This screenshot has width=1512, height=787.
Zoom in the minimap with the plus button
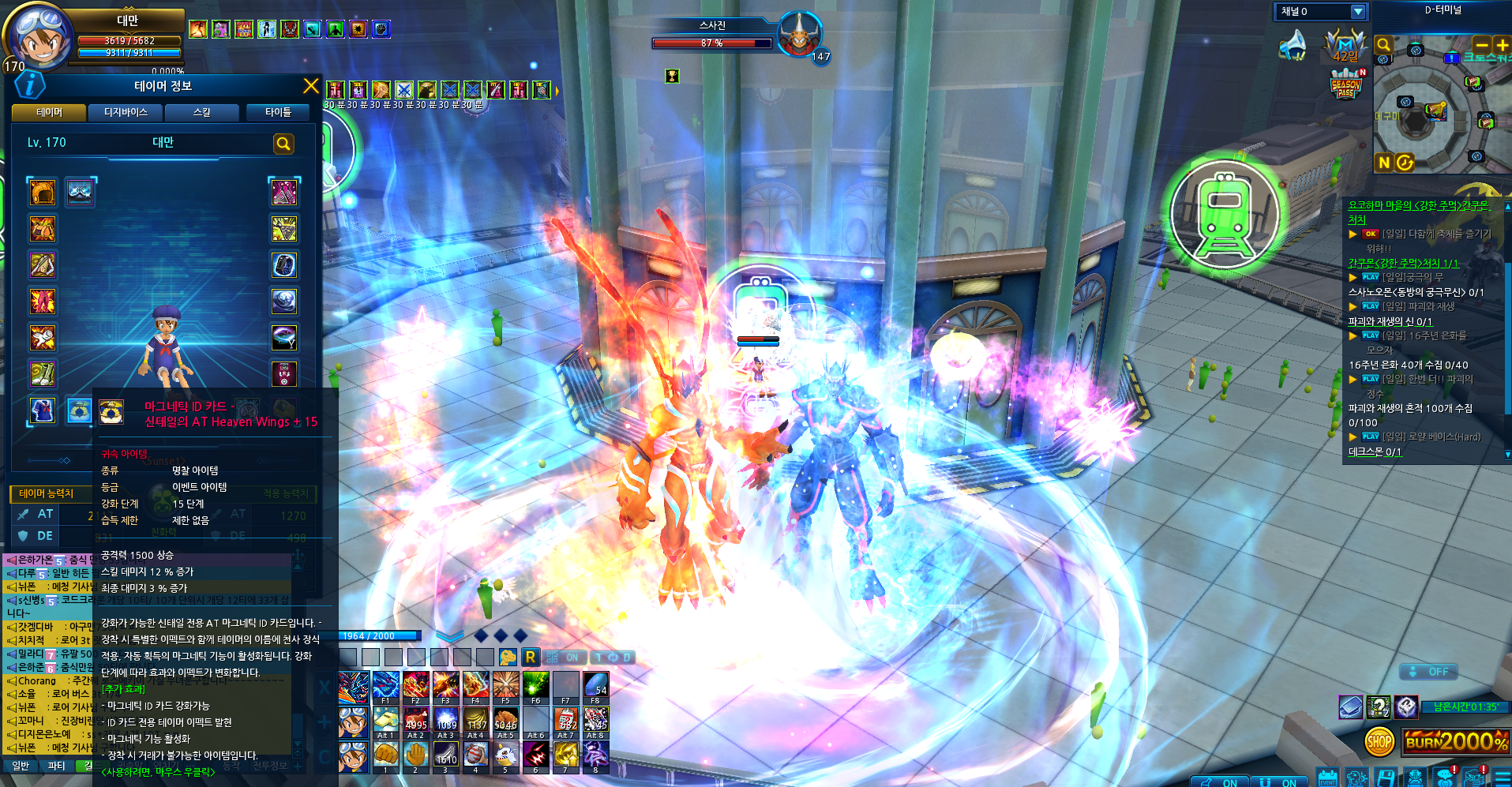[x=1502, y=45]
